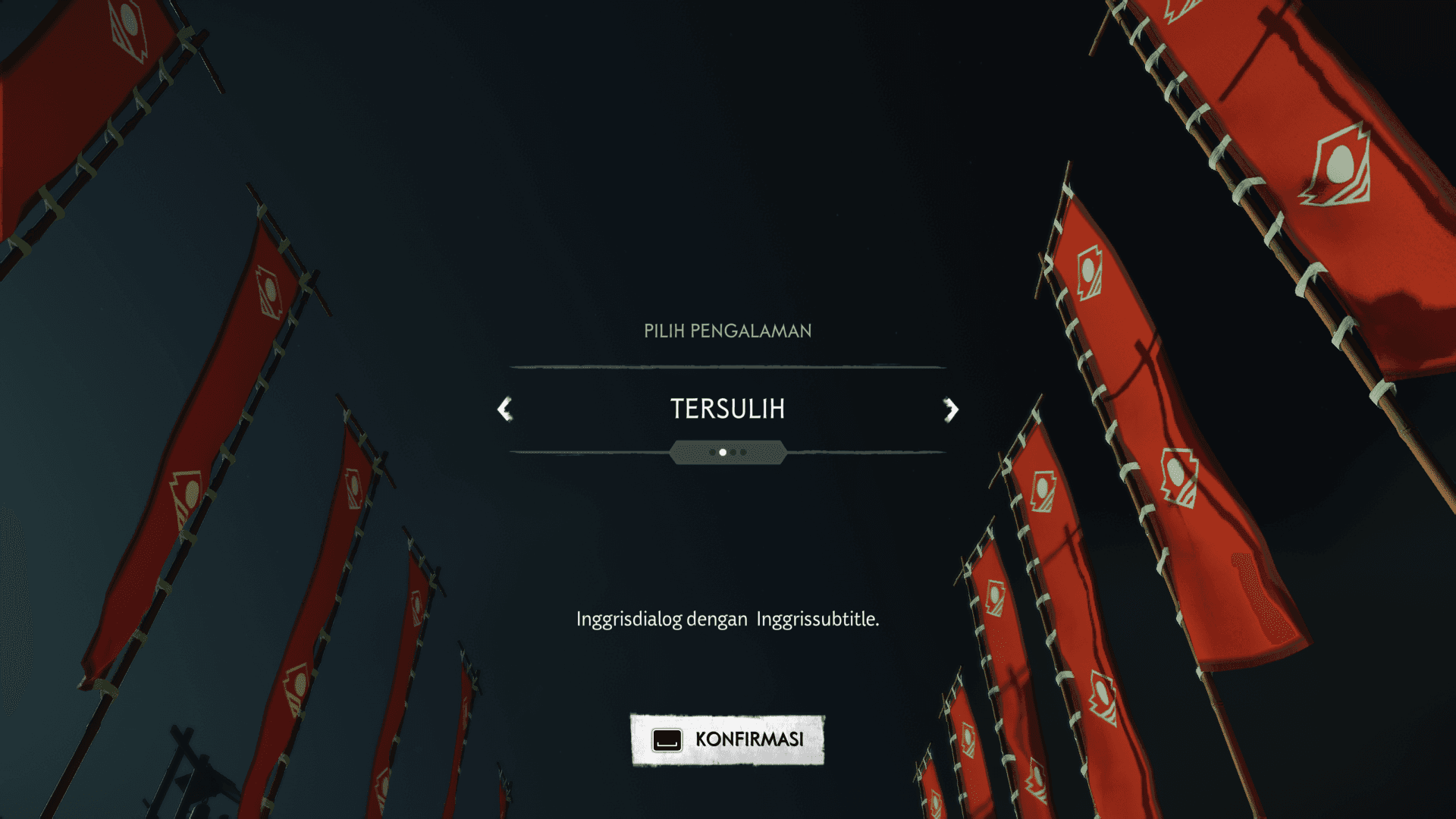Click the page indicator dot strip

click(728, 452)
